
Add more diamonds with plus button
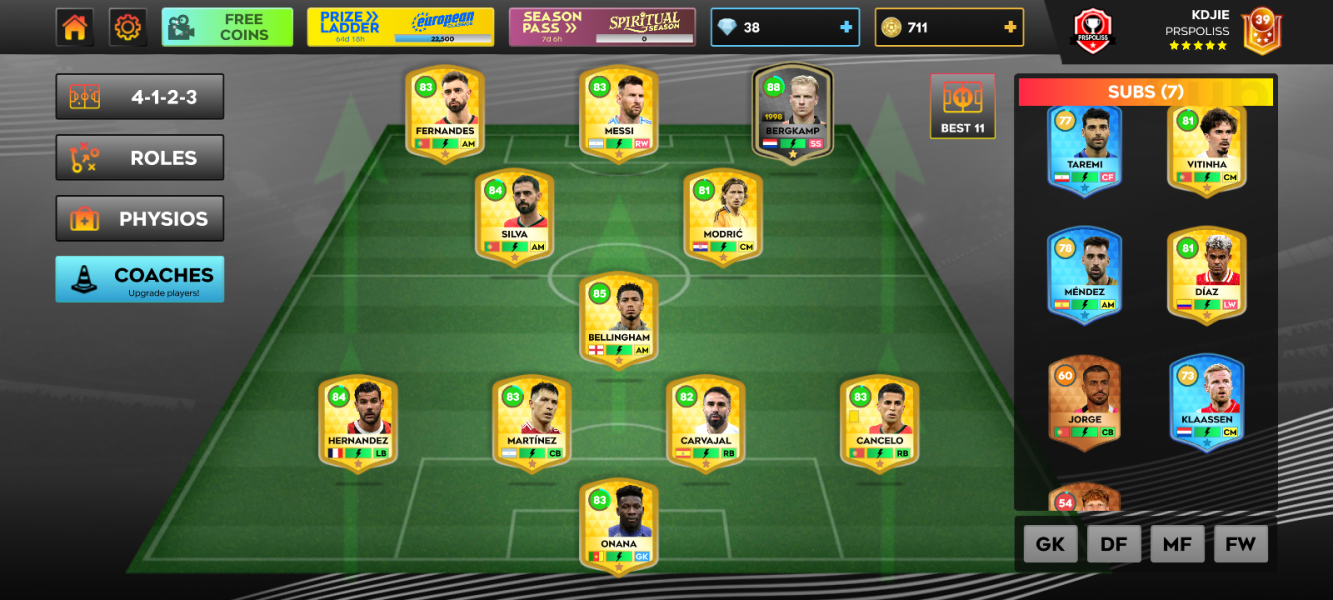click(x=846, y=27)
